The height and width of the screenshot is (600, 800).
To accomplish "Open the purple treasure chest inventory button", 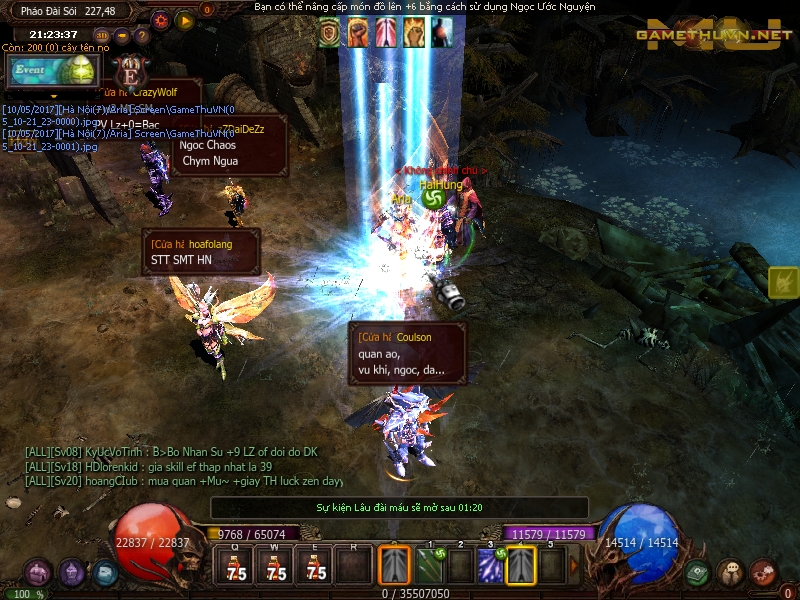I will pyautogui.click(x=38, y=573).
